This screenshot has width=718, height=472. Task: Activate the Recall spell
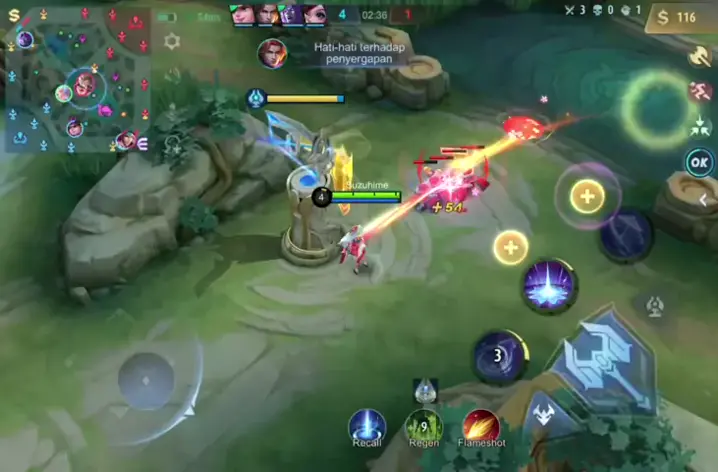tap(367, 426)
